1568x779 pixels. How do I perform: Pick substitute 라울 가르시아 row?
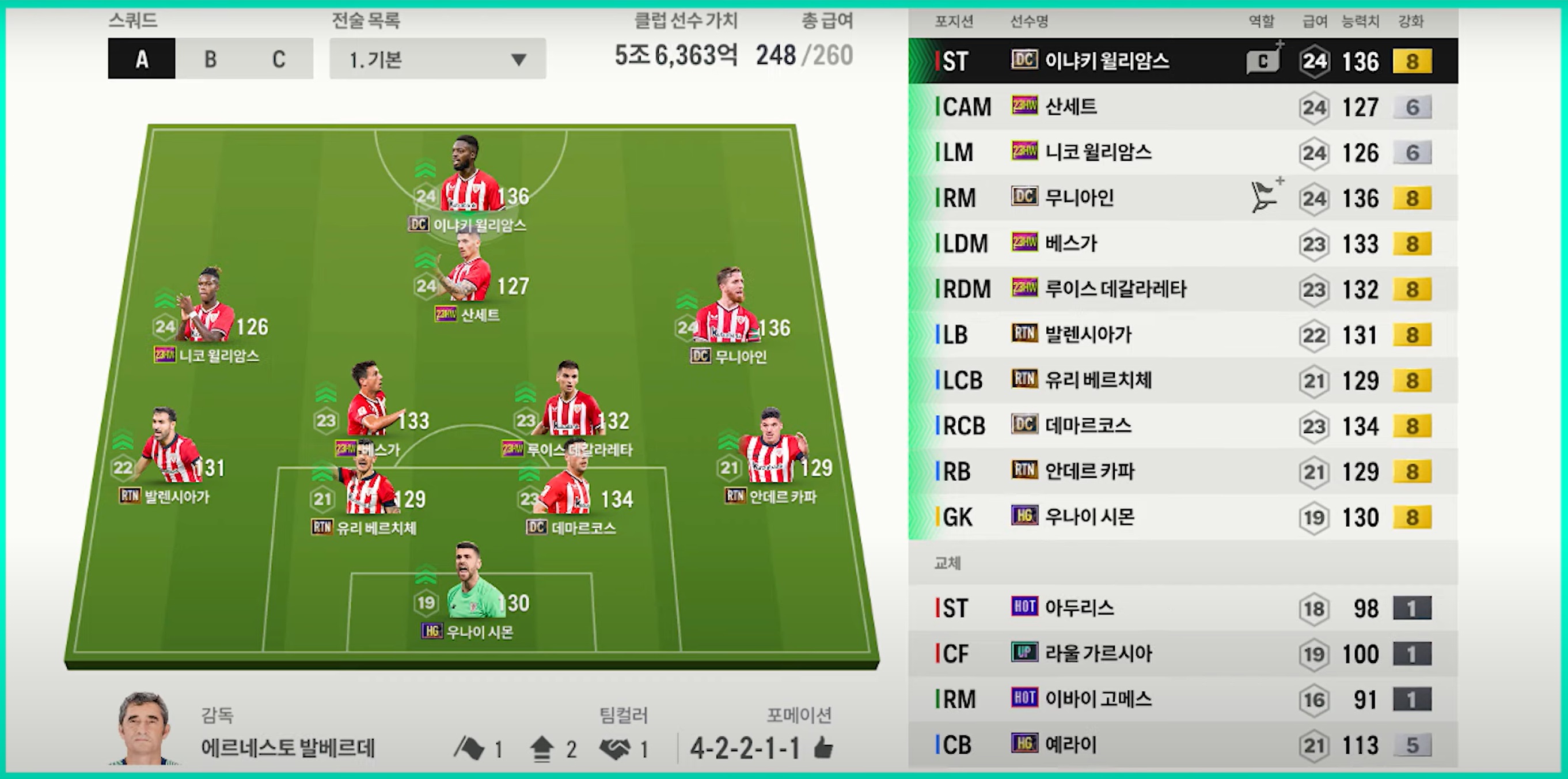point(1182,653)
